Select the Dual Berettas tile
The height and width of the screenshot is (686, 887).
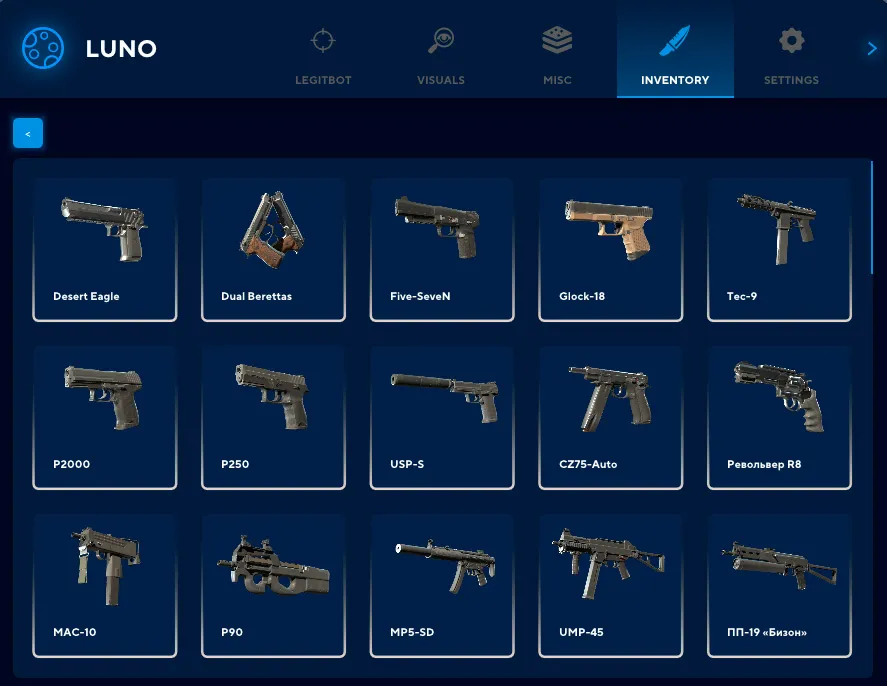tap(274, 250)
